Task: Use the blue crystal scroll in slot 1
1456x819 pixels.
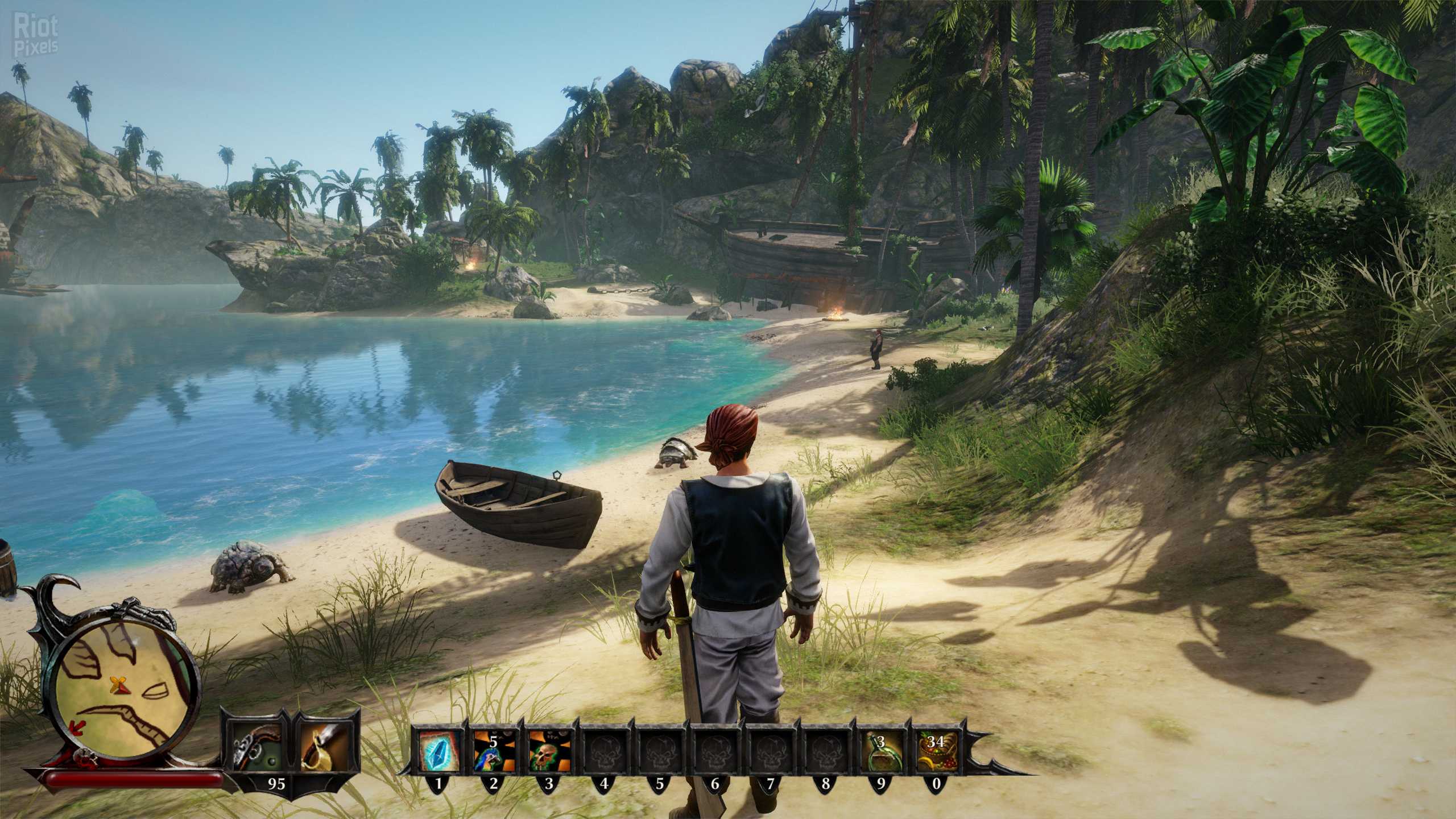Action: click(x=439, y=749)
